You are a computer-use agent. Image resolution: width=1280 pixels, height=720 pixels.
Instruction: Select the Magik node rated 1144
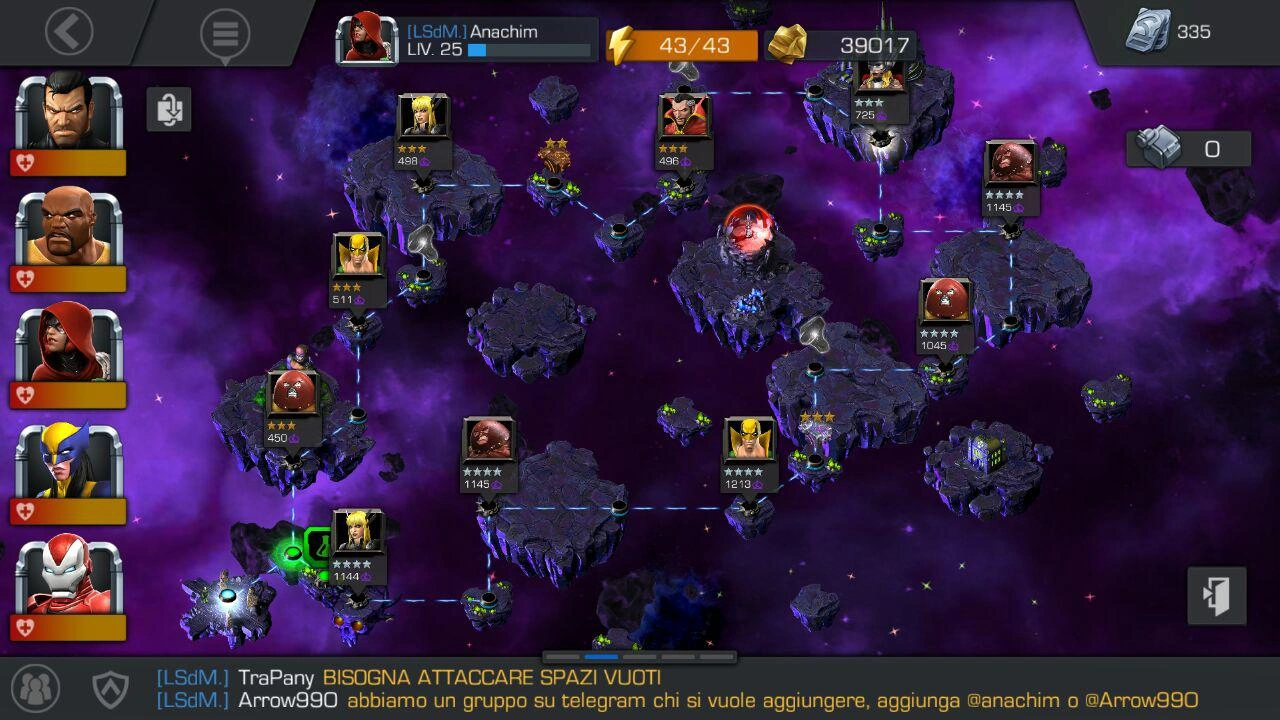pos(357,534)
